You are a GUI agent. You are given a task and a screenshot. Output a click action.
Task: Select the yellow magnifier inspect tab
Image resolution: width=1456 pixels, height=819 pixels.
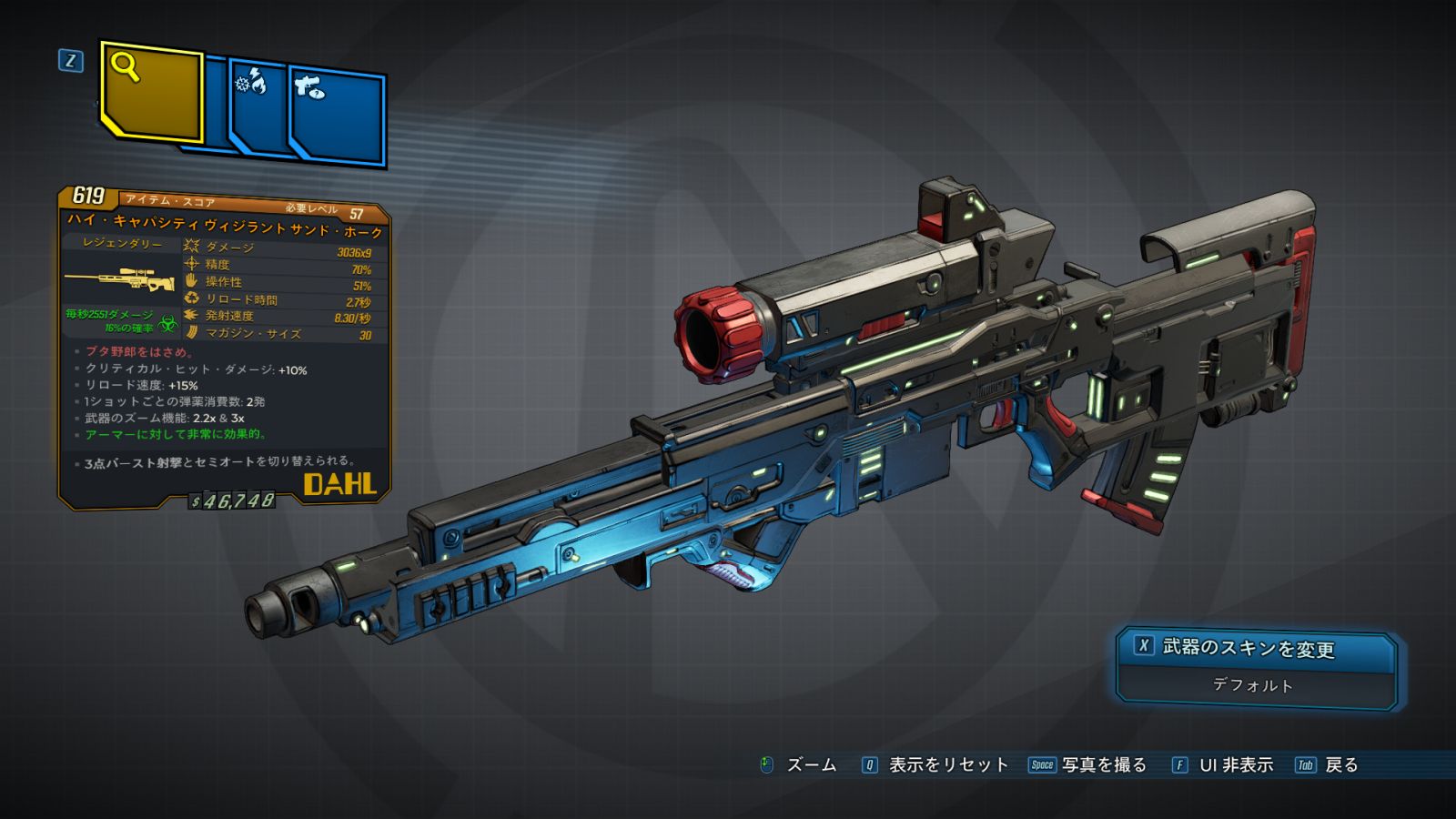pyautogui.click(x=151, y=92)
